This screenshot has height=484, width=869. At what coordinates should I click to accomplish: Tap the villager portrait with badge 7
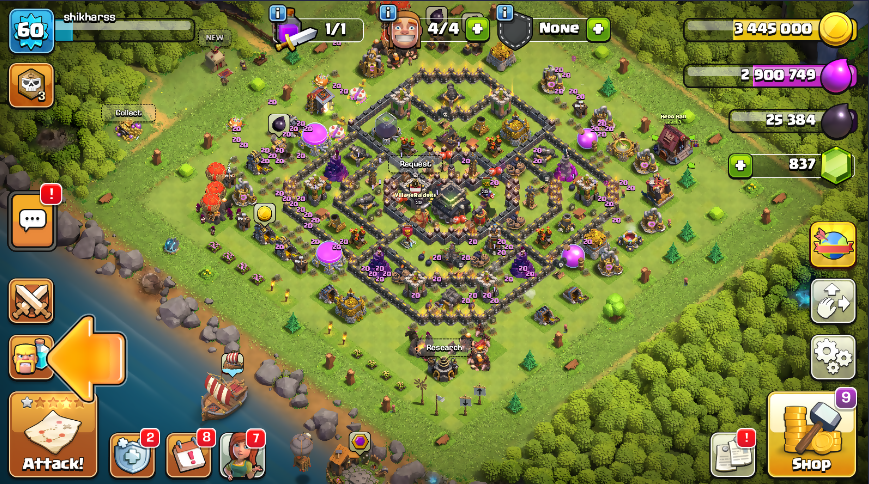241,455
